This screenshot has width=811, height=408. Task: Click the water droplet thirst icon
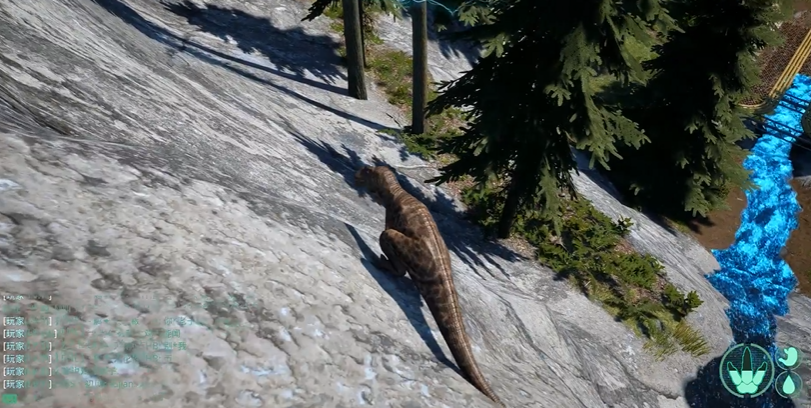click(789, 384)
